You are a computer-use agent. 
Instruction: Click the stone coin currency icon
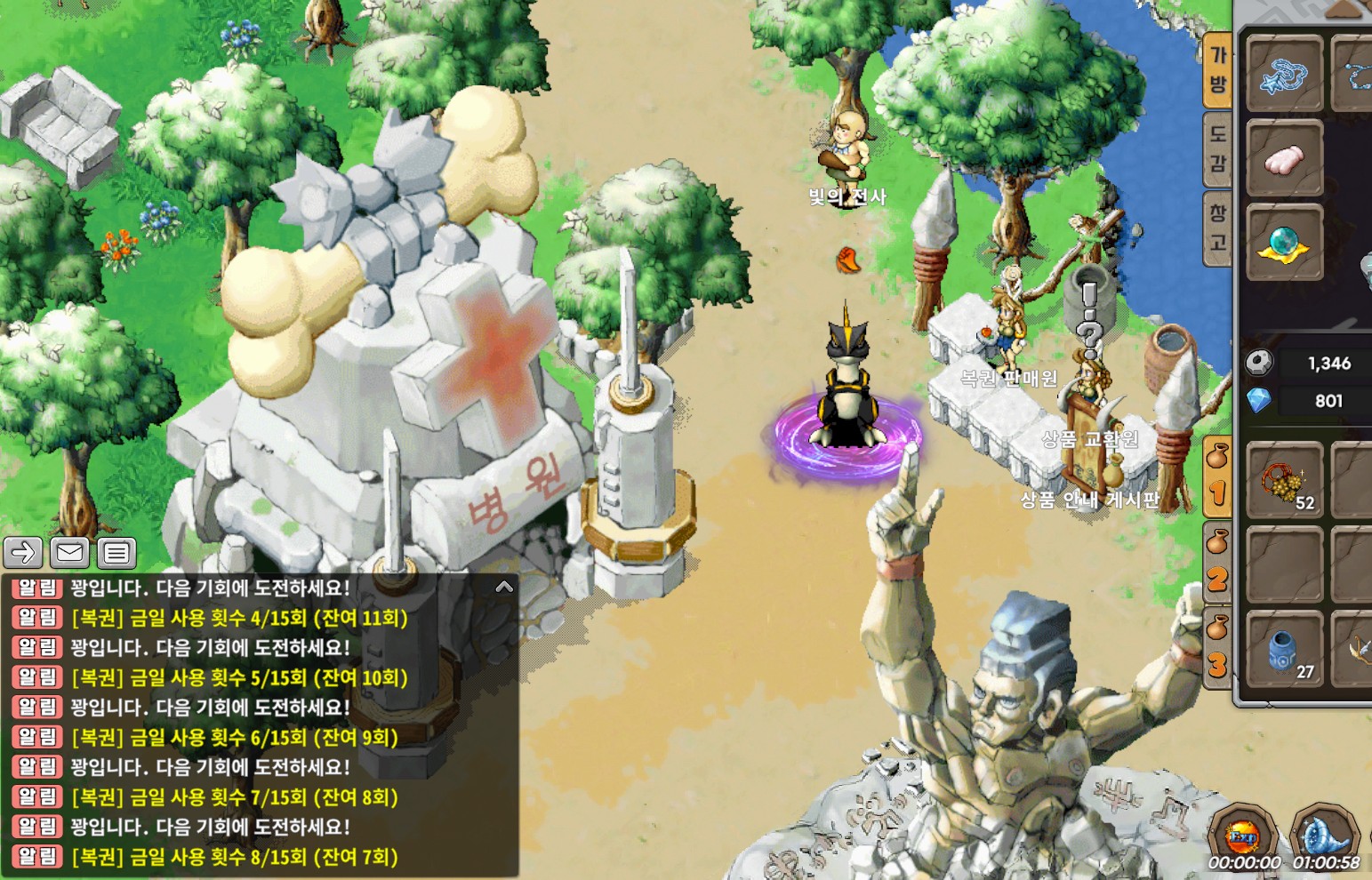pyautogui.click(x=1259, y=363)
